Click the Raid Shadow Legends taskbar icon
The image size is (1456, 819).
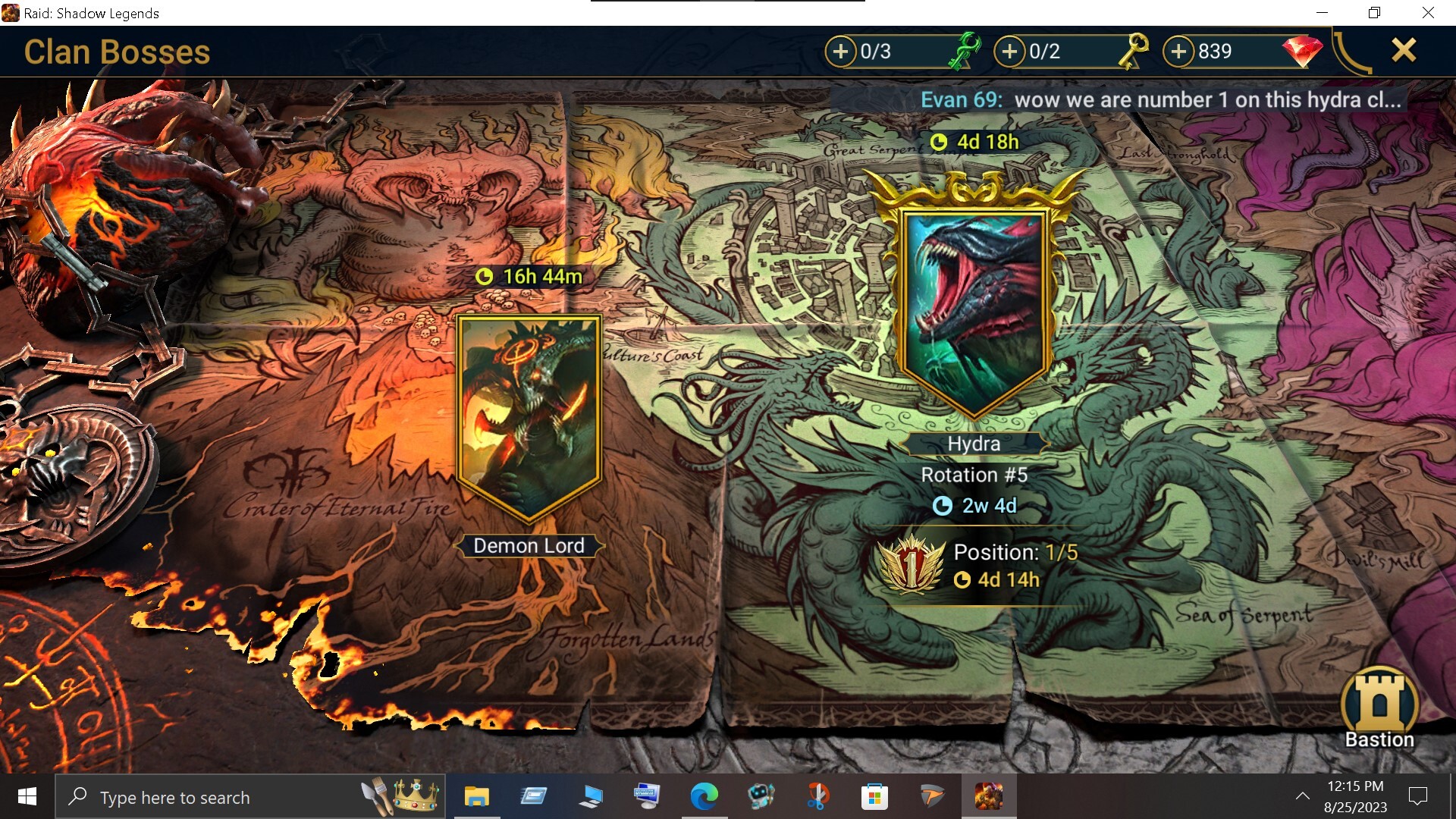click(990, 797)
